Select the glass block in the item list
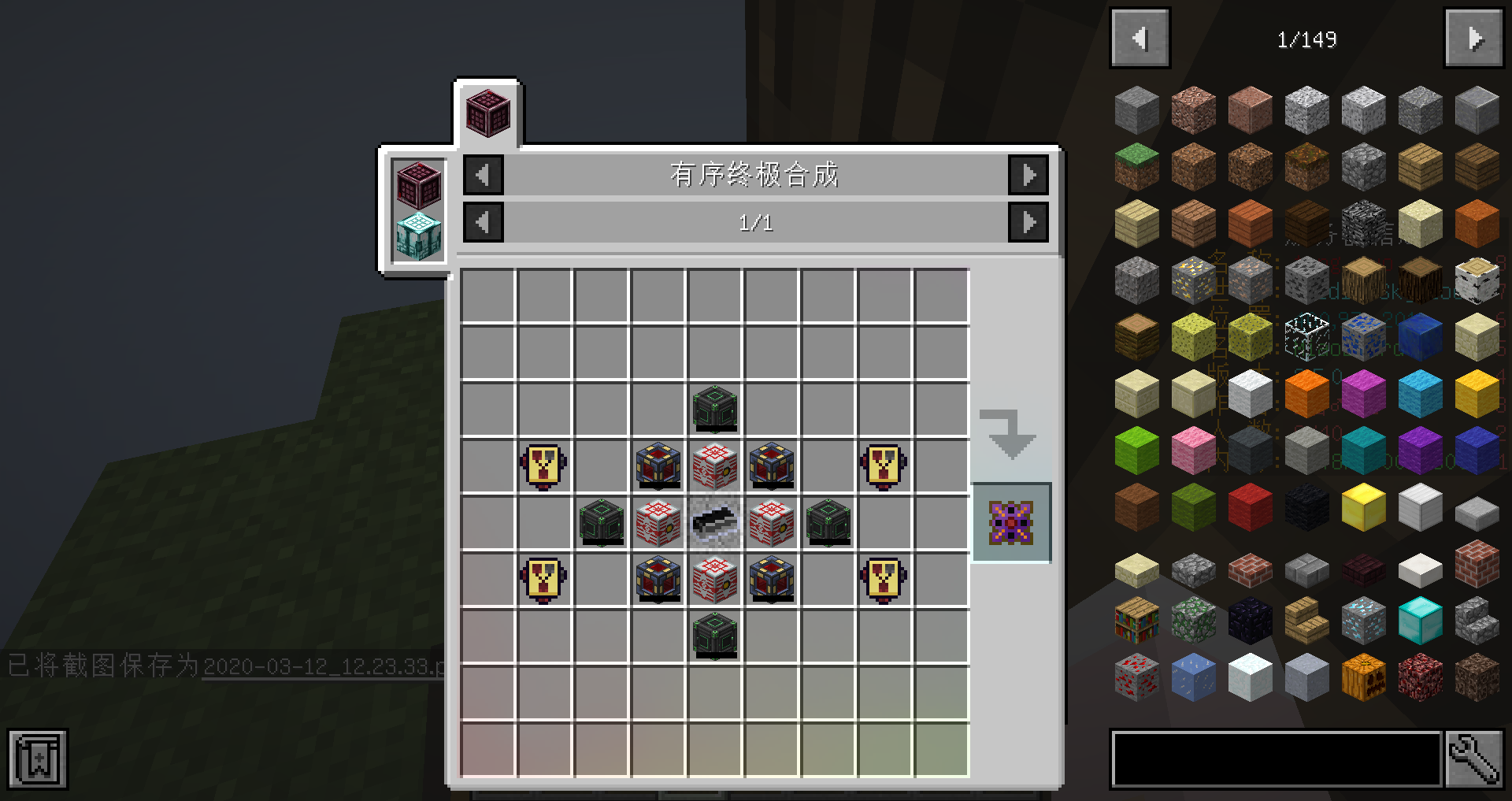This screenshot has height=801, width=1512. tap(1306, 336)
